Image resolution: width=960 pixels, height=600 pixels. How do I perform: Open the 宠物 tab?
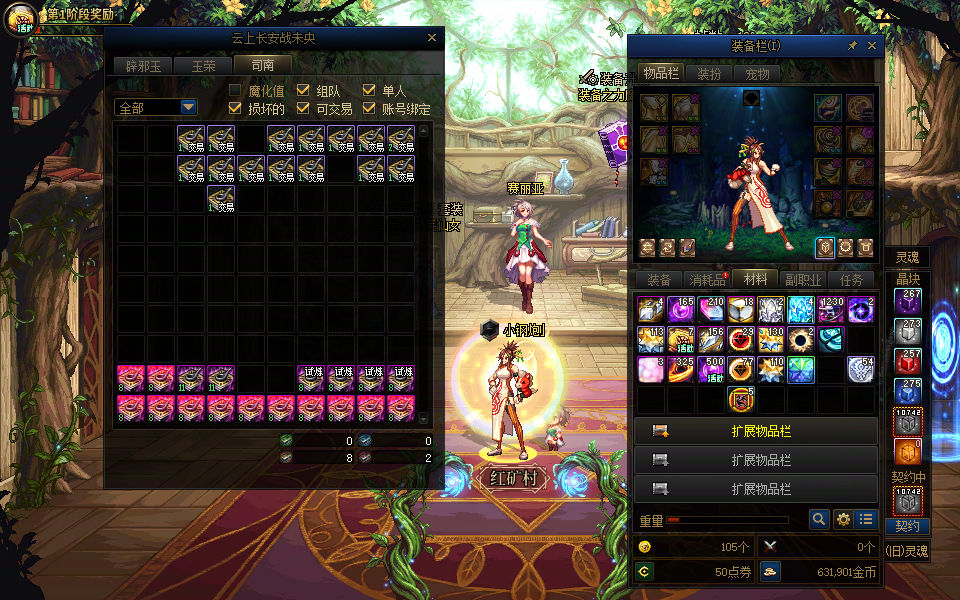tap(757, 73)
